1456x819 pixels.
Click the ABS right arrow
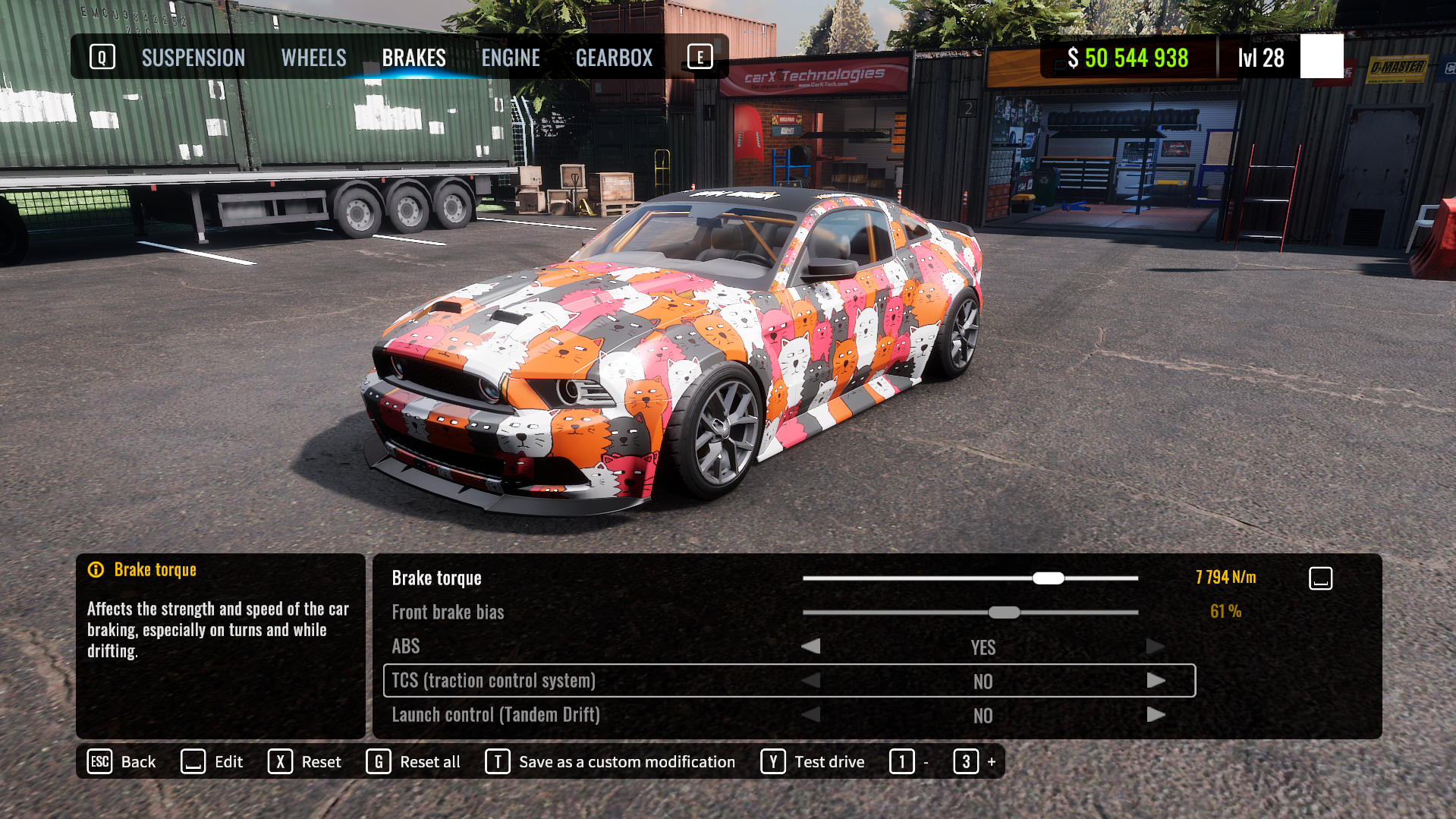point(1156,647)
